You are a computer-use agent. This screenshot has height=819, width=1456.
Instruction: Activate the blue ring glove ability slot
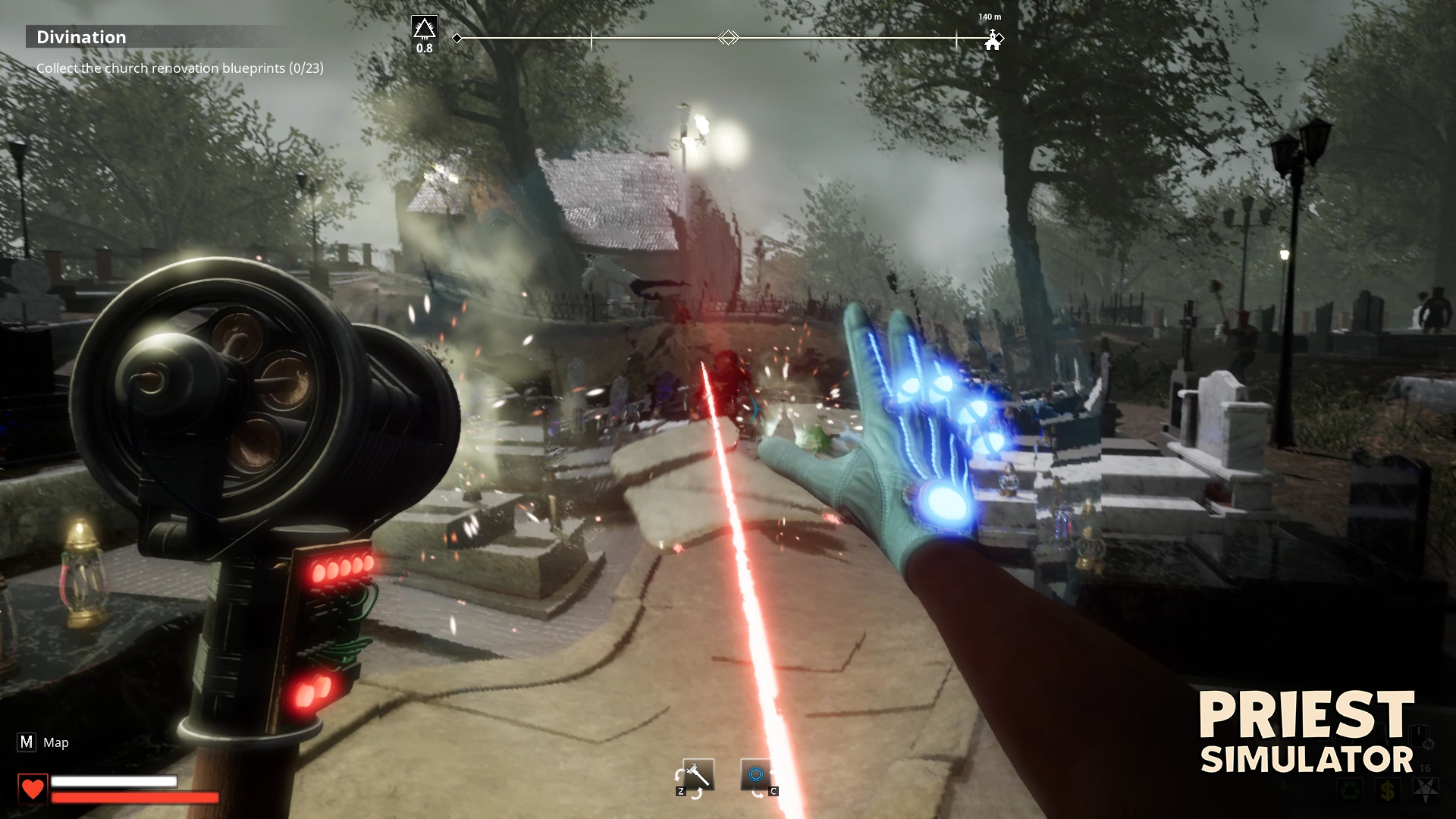(x=755, y=774)
